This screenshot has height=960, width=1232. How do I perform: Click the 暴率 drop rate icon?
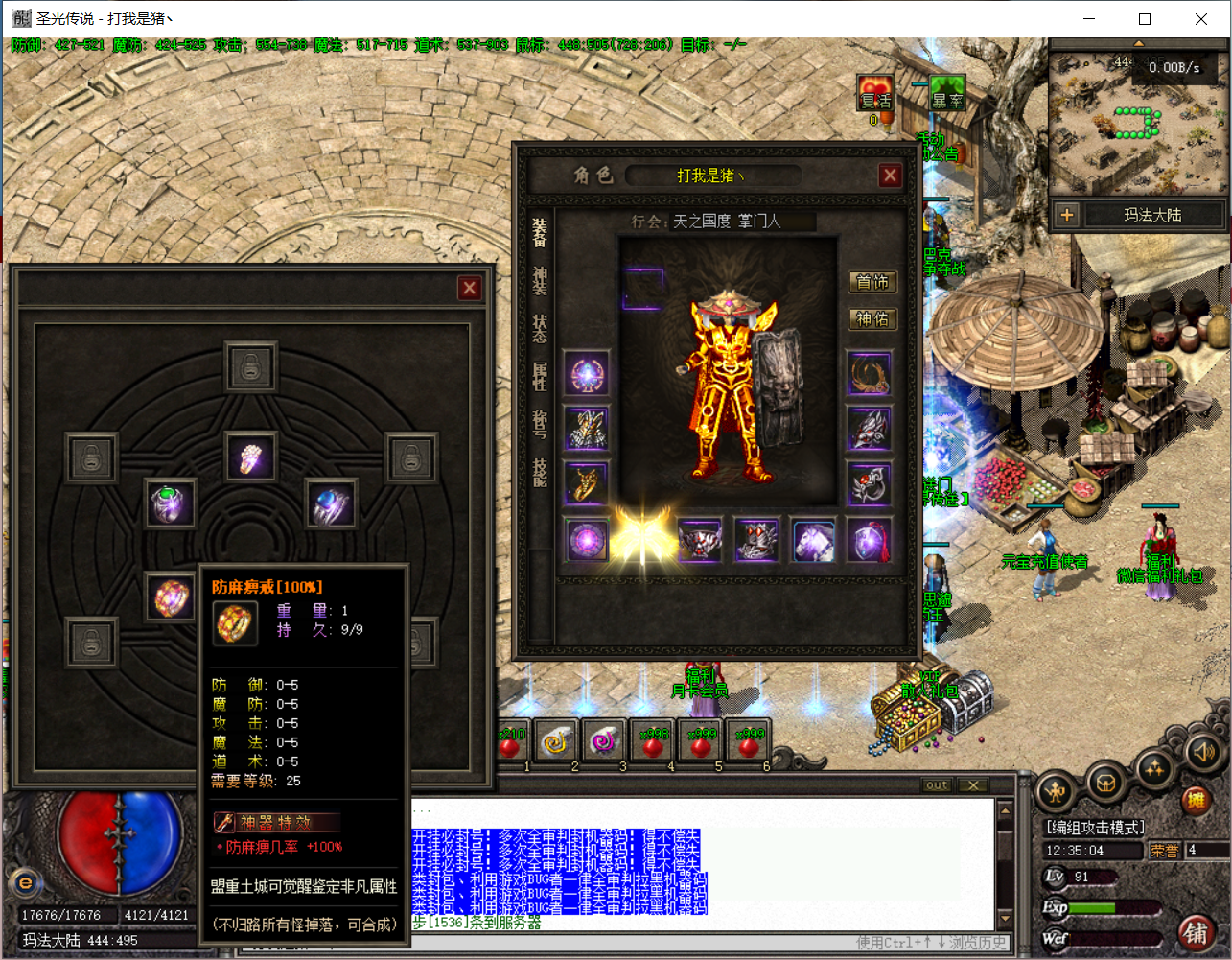[947, 95]
